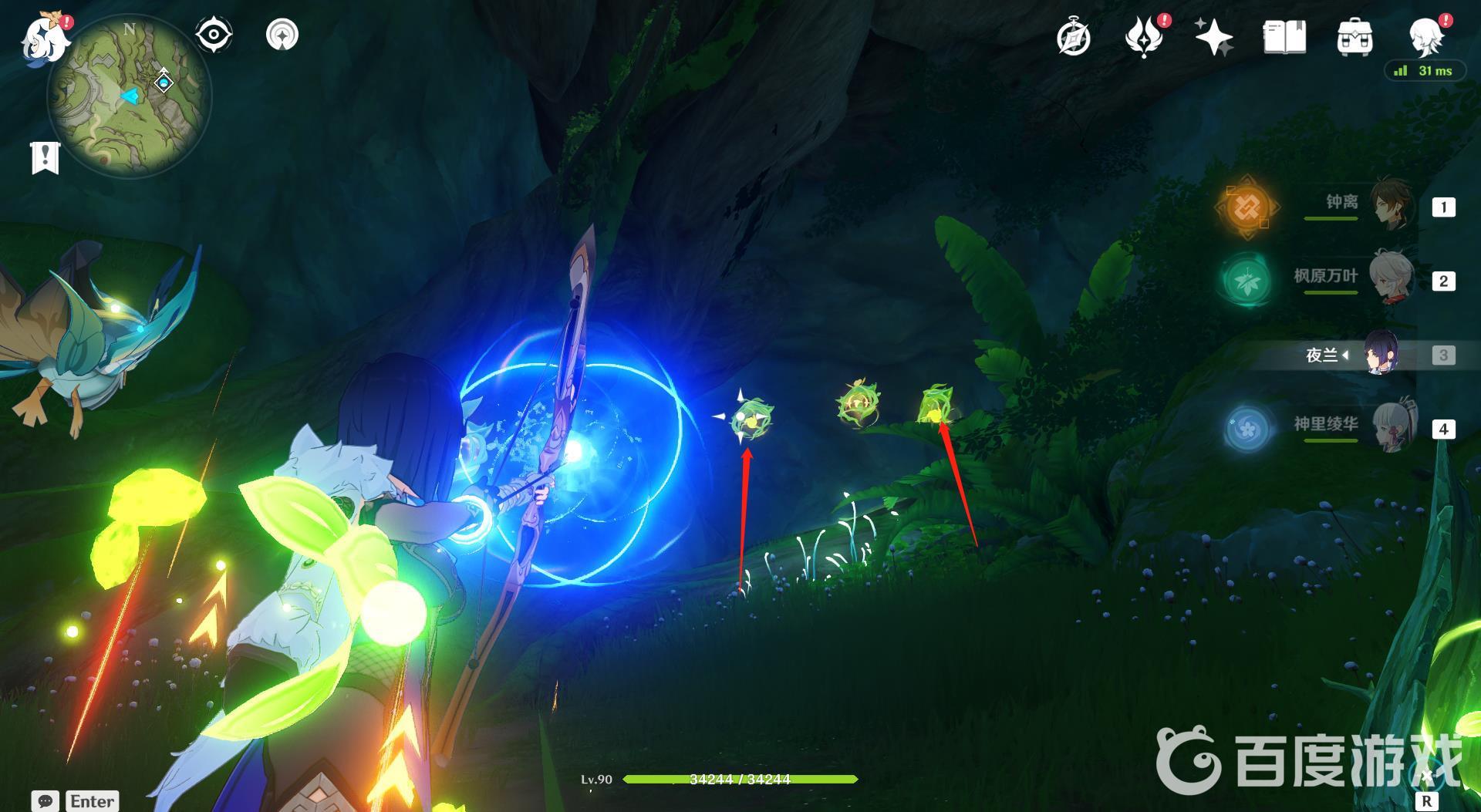Open the battle pass icon
The image size is (1481, 812).
pyautogui.click(x=1144, y=38)
